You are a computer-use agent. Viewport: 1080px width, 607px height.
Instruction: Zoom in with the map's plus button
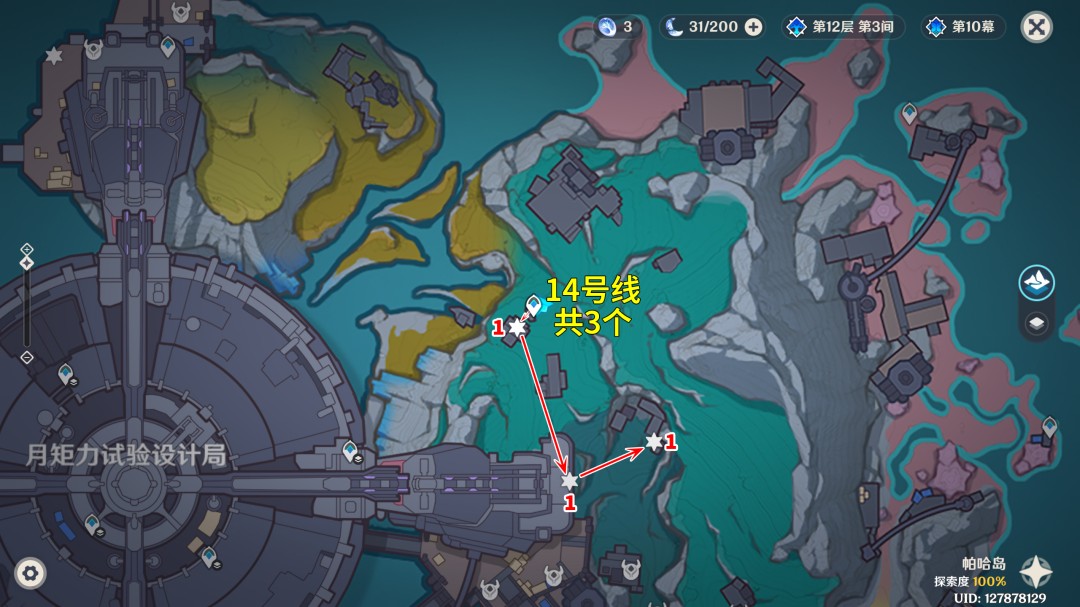pos(27,249)
